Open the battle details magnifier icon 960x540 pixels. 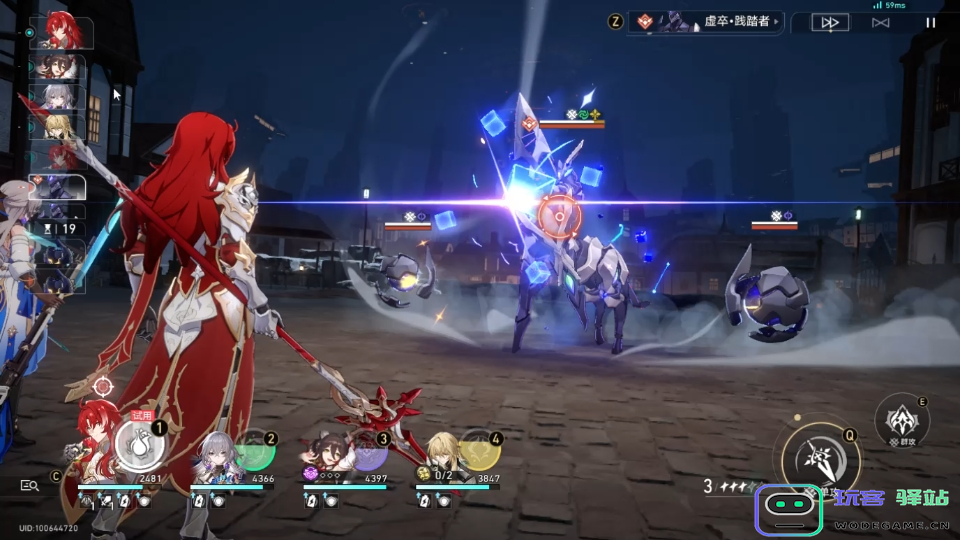click(30, 485)
